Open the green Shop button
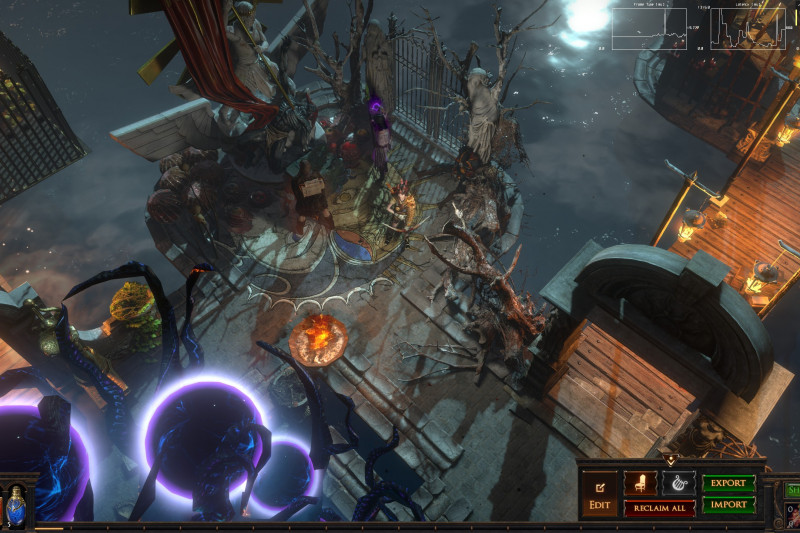This screenshot has height=533, width=800. (792, 490)
